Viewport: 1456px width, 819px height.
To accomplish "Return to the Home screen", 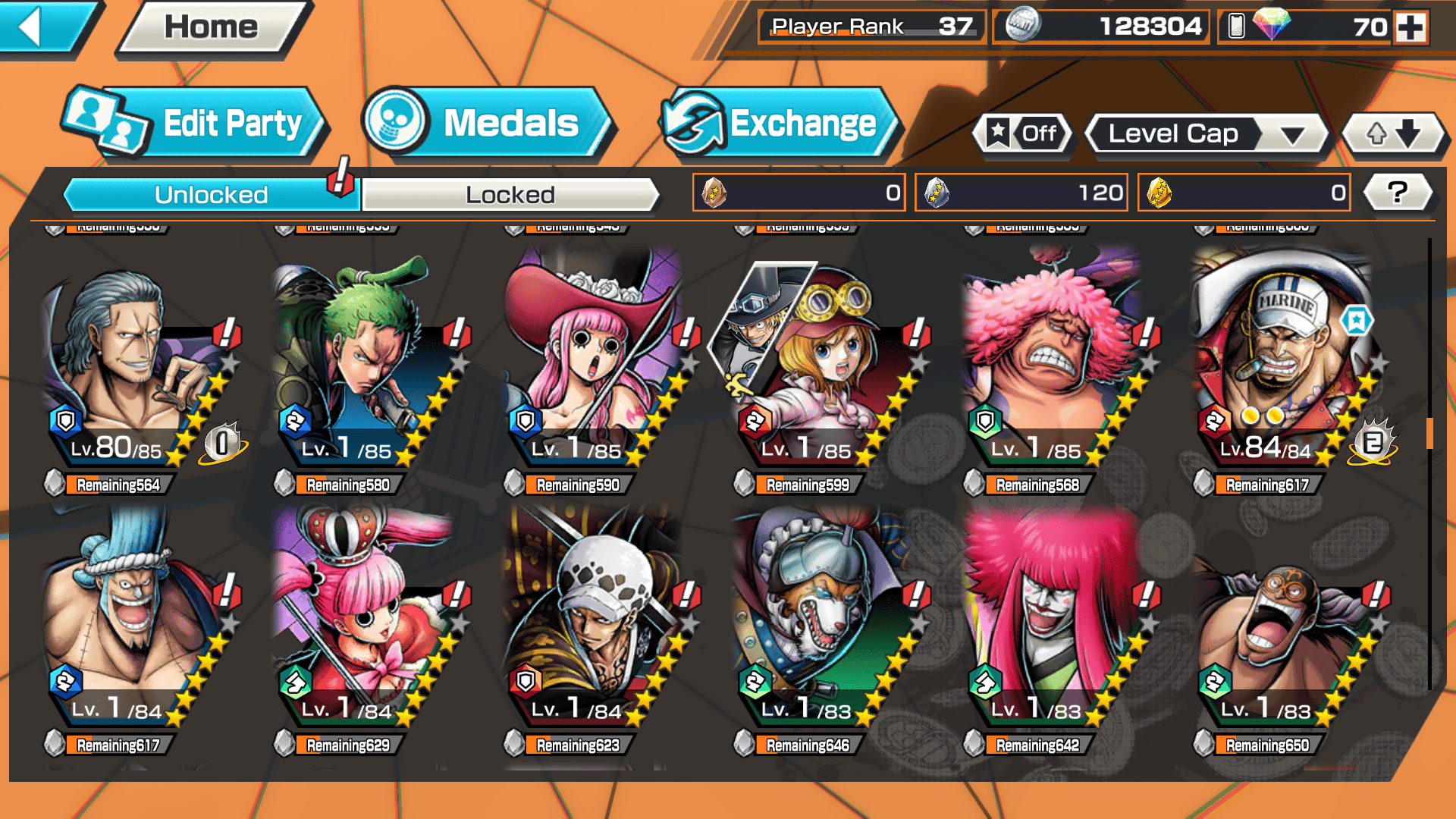I will [x=212, y=28].
